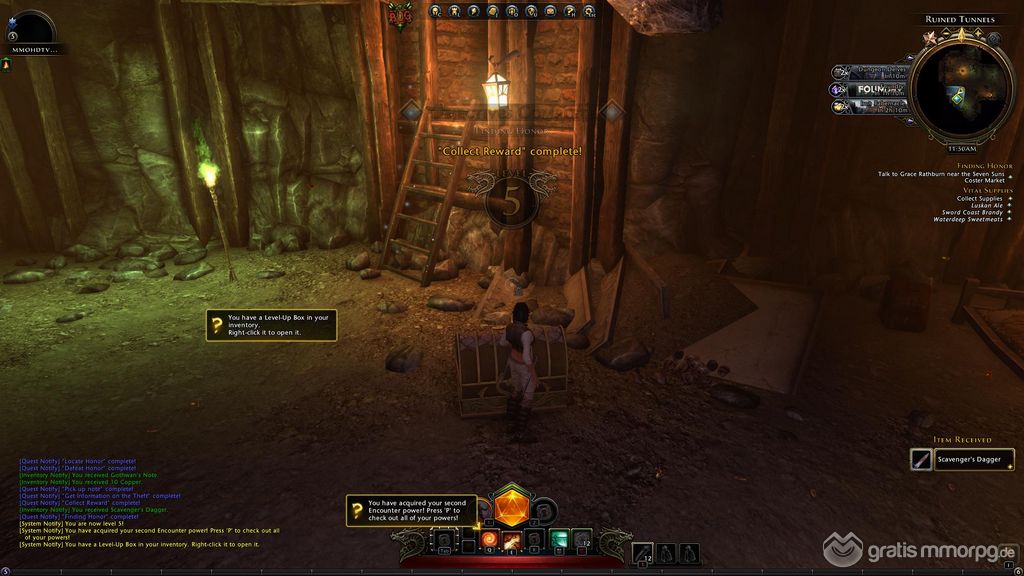
Task: Open the Dungeon Delves event timer
Action: point(868,72)
